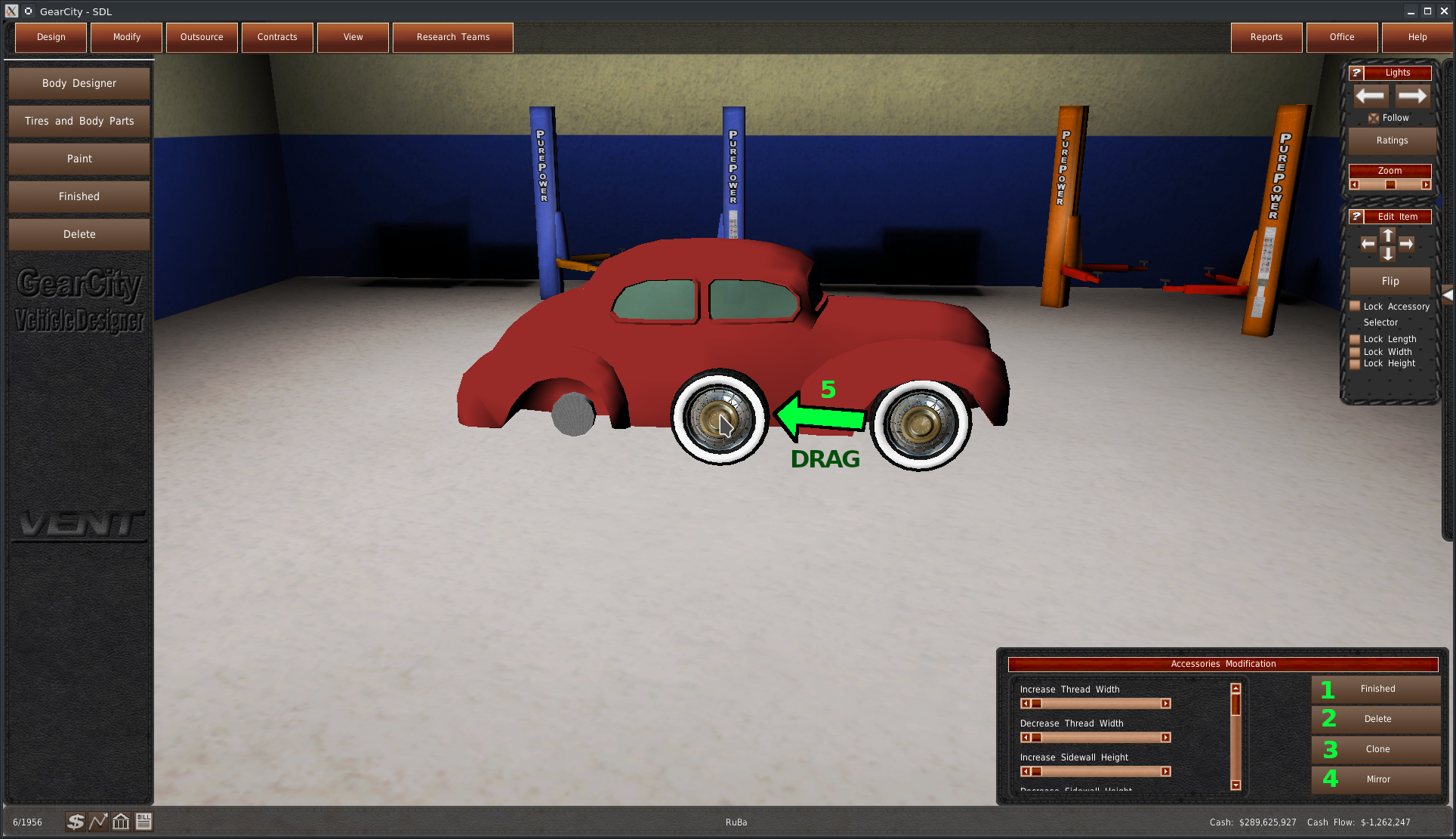1456x839 pixels.
Task: Mirror the selected accessory
Action: (1377, 779)
